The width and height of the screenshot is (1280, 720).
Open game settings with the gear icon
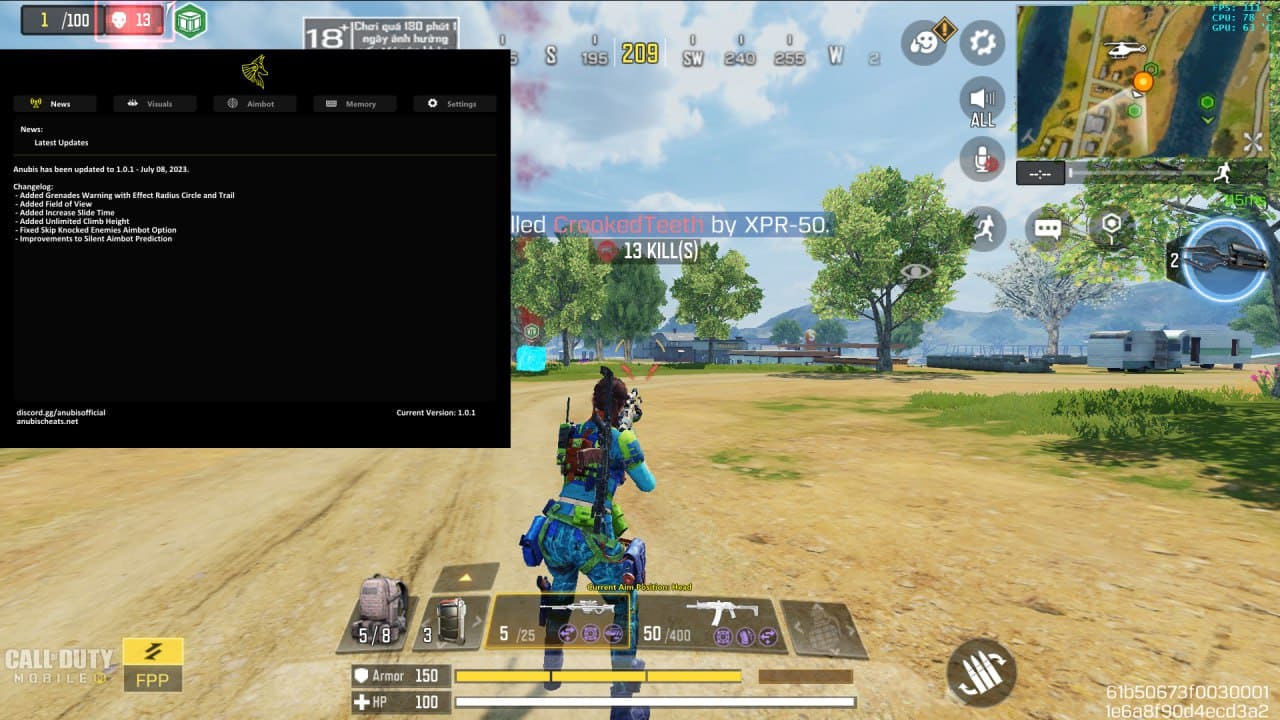[x=982, y=43]
